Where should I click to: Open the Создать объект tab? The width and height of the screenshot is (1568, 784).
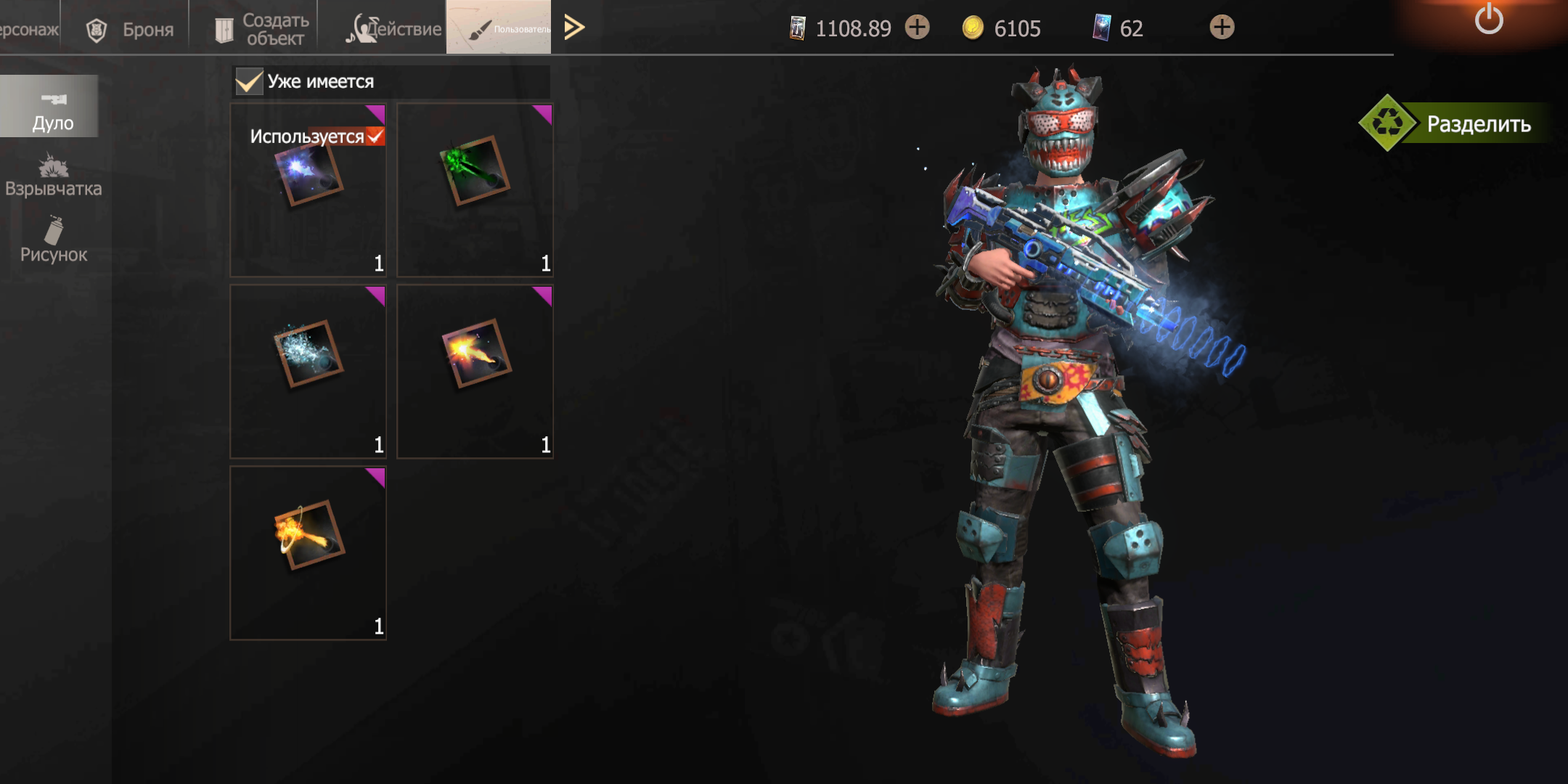tap(261, 29)
